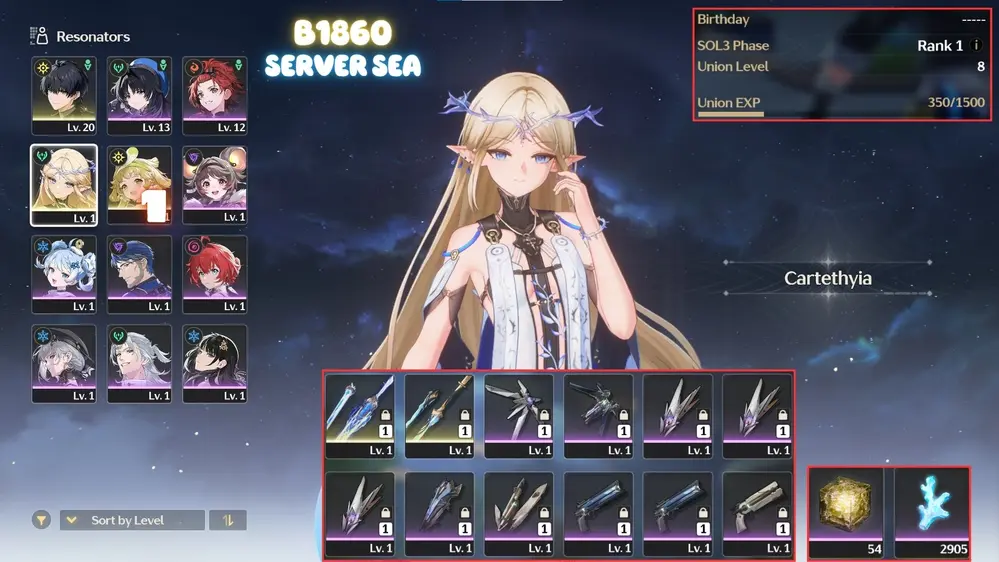Pick the brown-haired girl resonator portrait
The width and height of the screenshot is (999, 562).
coord(214,185)
